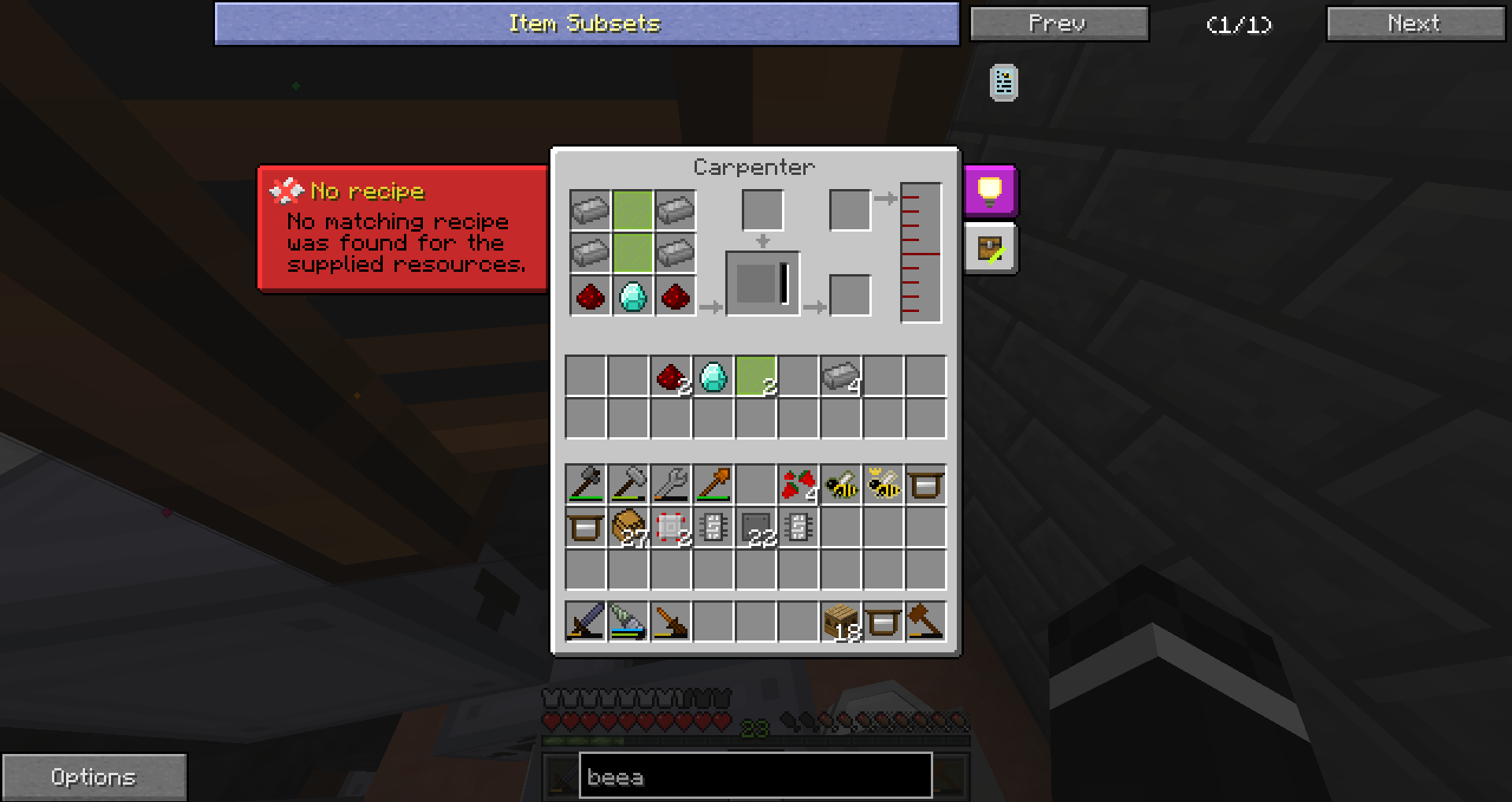Select the diamond in the crafting grid's bottom row
Image resolution: width=1512 pixels, height=802 pixels.
tap(633, 296)
